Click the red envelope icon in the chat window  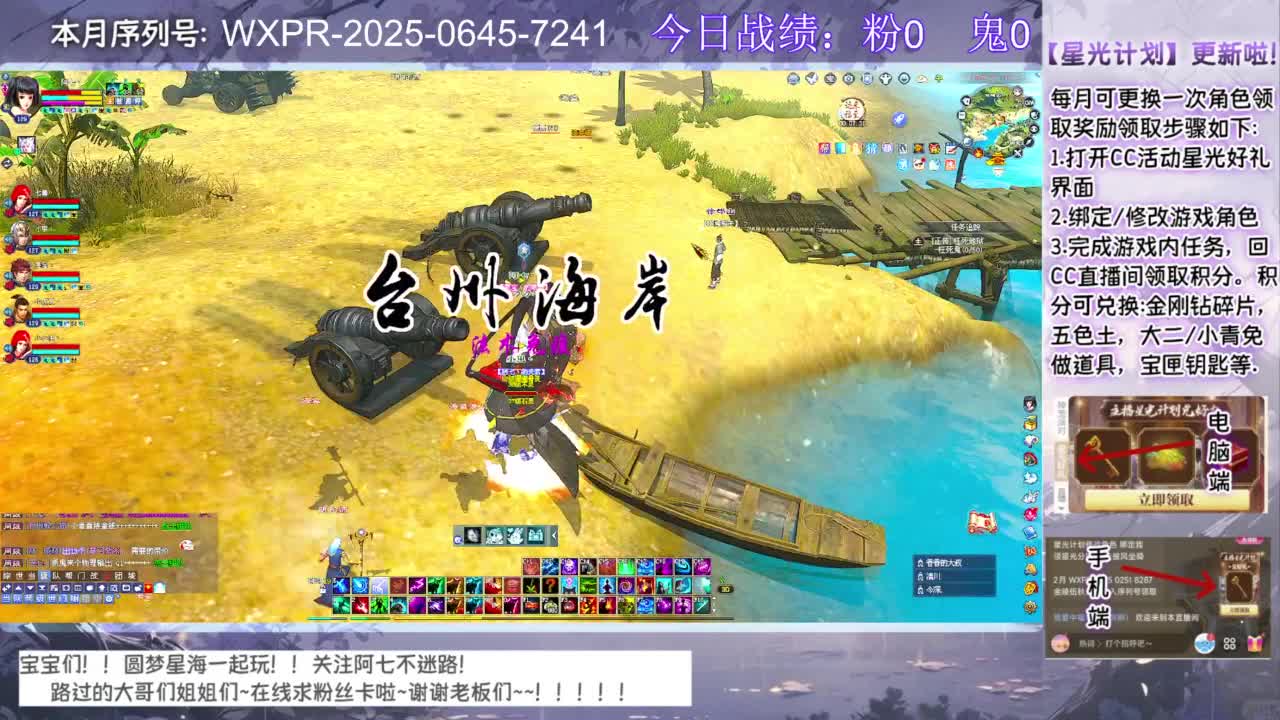186,546
